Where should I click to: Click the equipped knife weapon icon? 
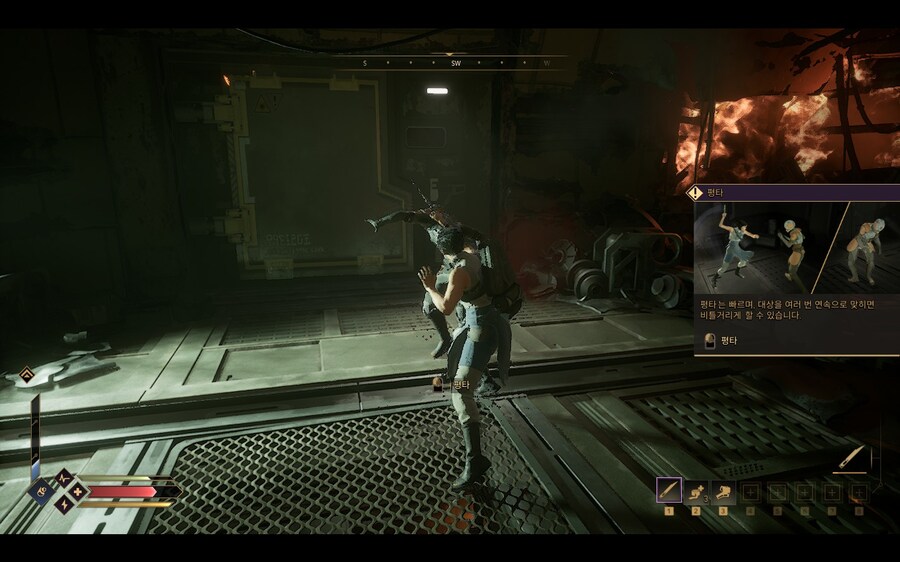pos(852,459)
